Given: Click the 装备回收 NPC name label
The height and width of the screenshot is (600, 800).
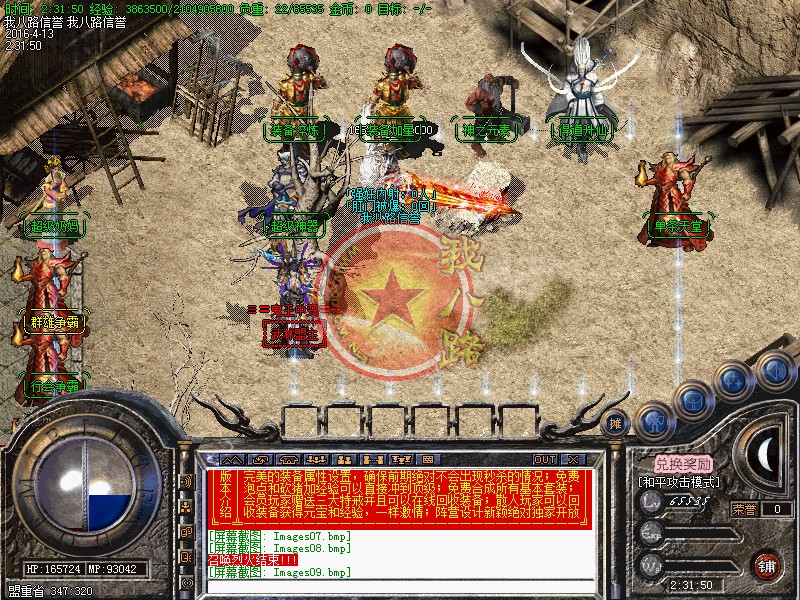Looking at the screenshot, I should click(295, 129).
